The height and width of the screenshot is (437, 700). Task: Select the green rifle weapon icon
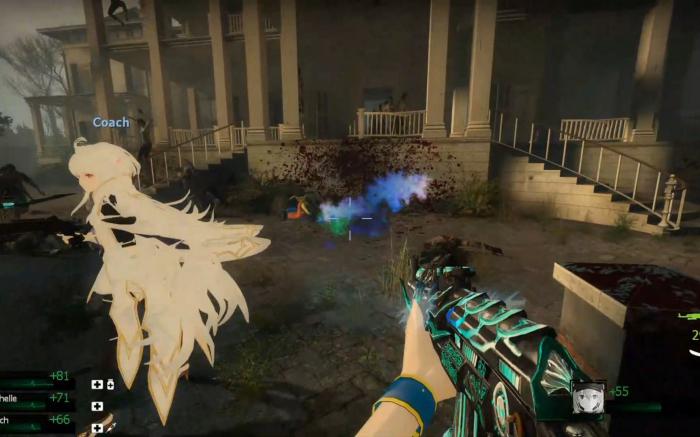pos(689,316)
